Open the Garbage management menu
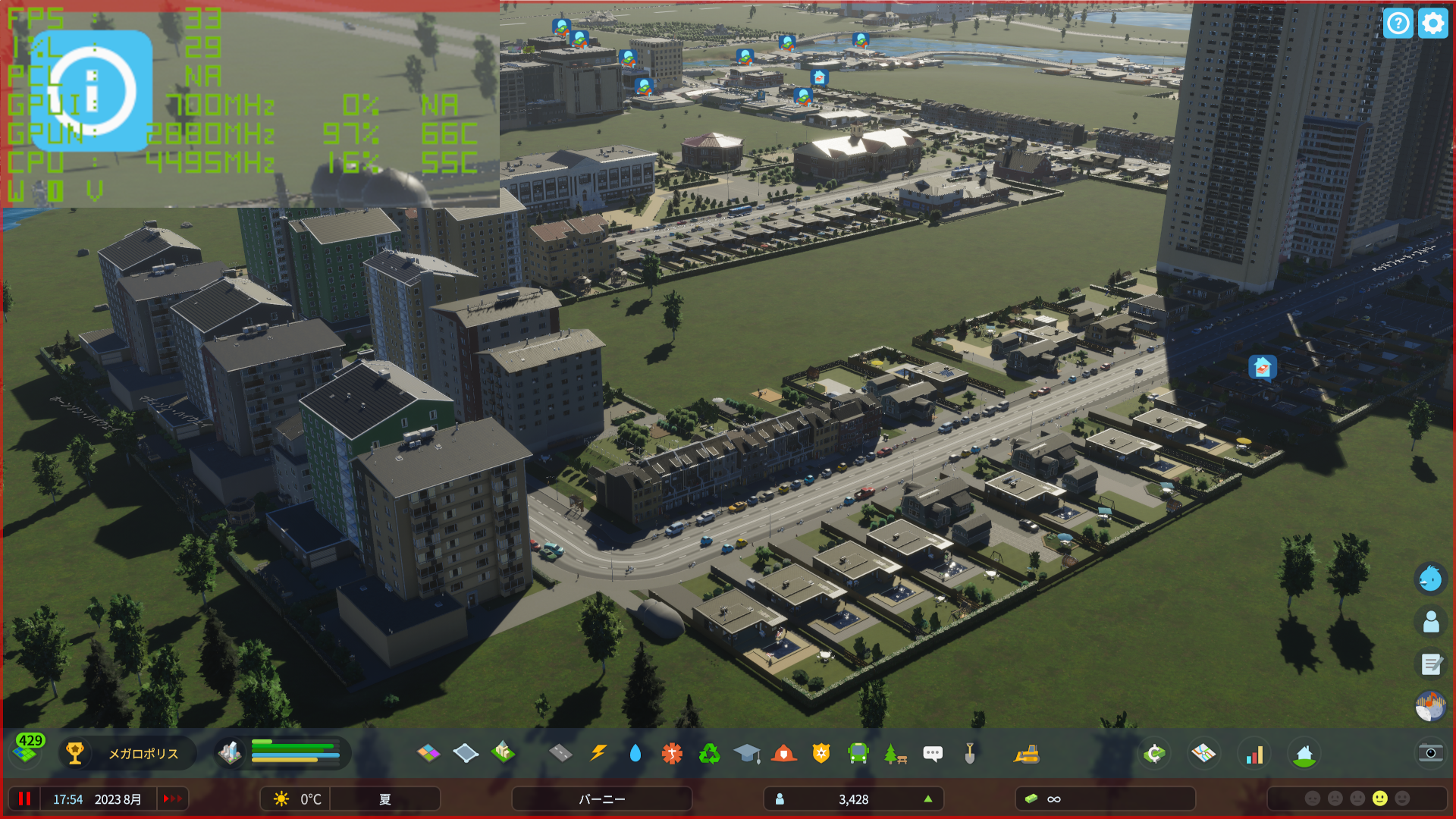The image size is (1456, 819). 710,754
